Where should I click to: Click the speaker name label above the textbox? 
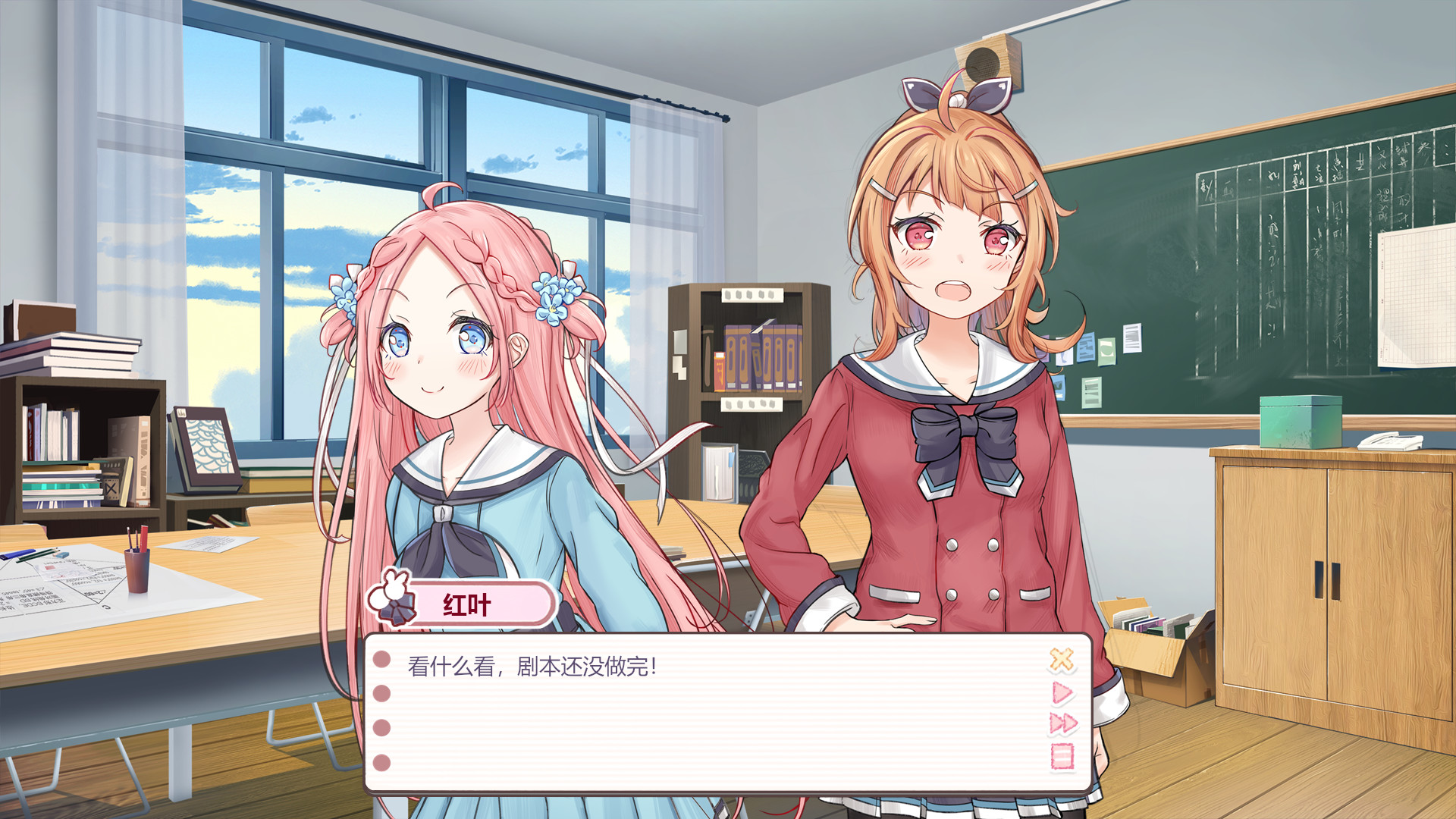click(x=466, y=603)
